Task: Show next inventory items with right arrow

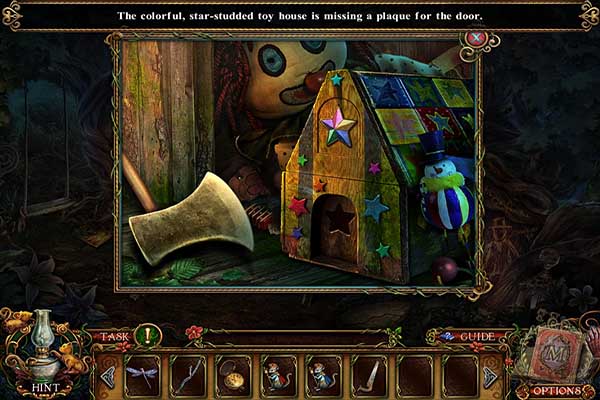Action: click(490, 376)
